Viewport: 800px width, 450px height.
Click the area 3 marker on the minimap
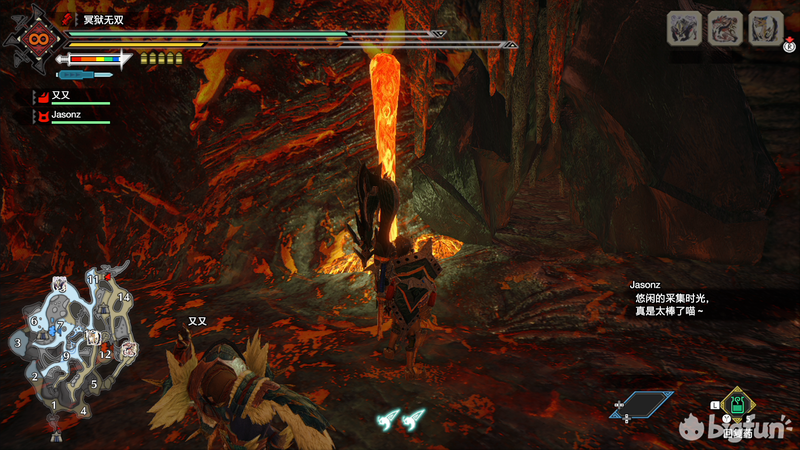click(x=17, y=343)
